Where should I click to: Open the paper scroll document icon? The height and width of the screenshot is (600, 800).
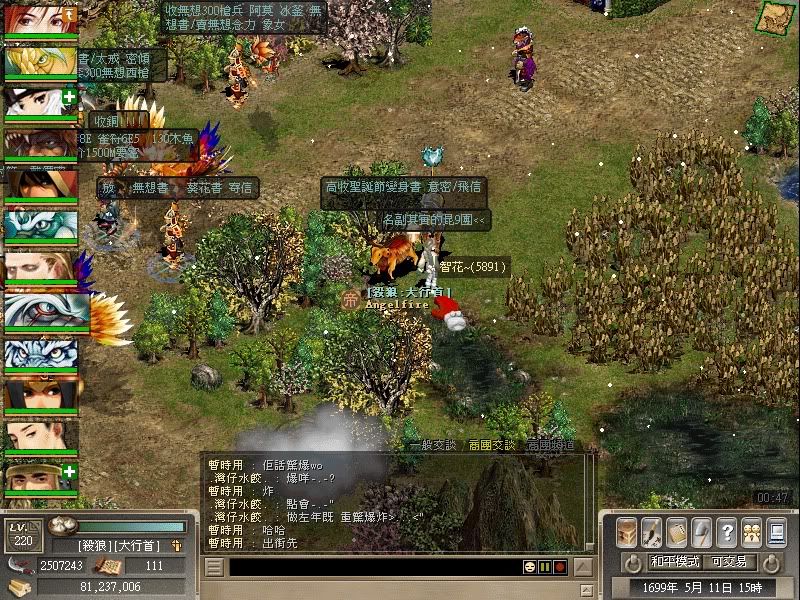pyautogui.click(x=677, y=532)
